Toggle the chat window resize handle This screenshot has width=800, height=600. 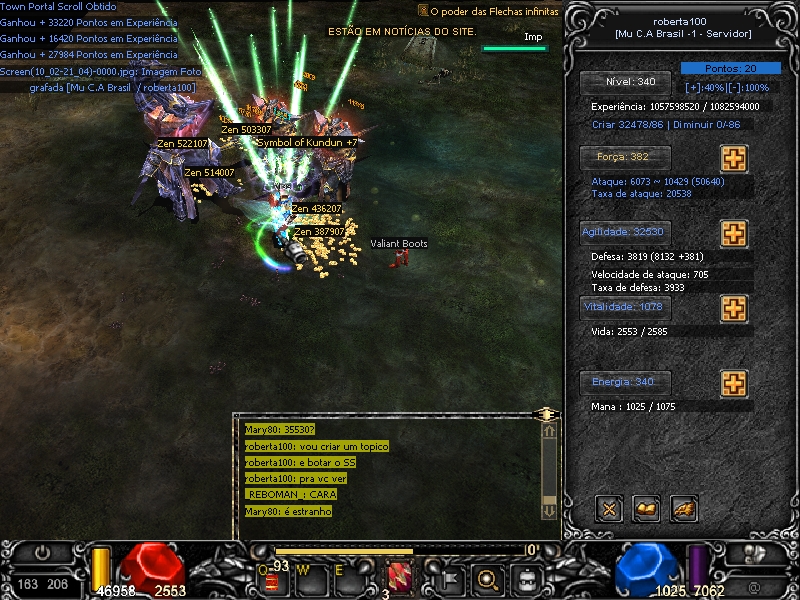point(546,413)
